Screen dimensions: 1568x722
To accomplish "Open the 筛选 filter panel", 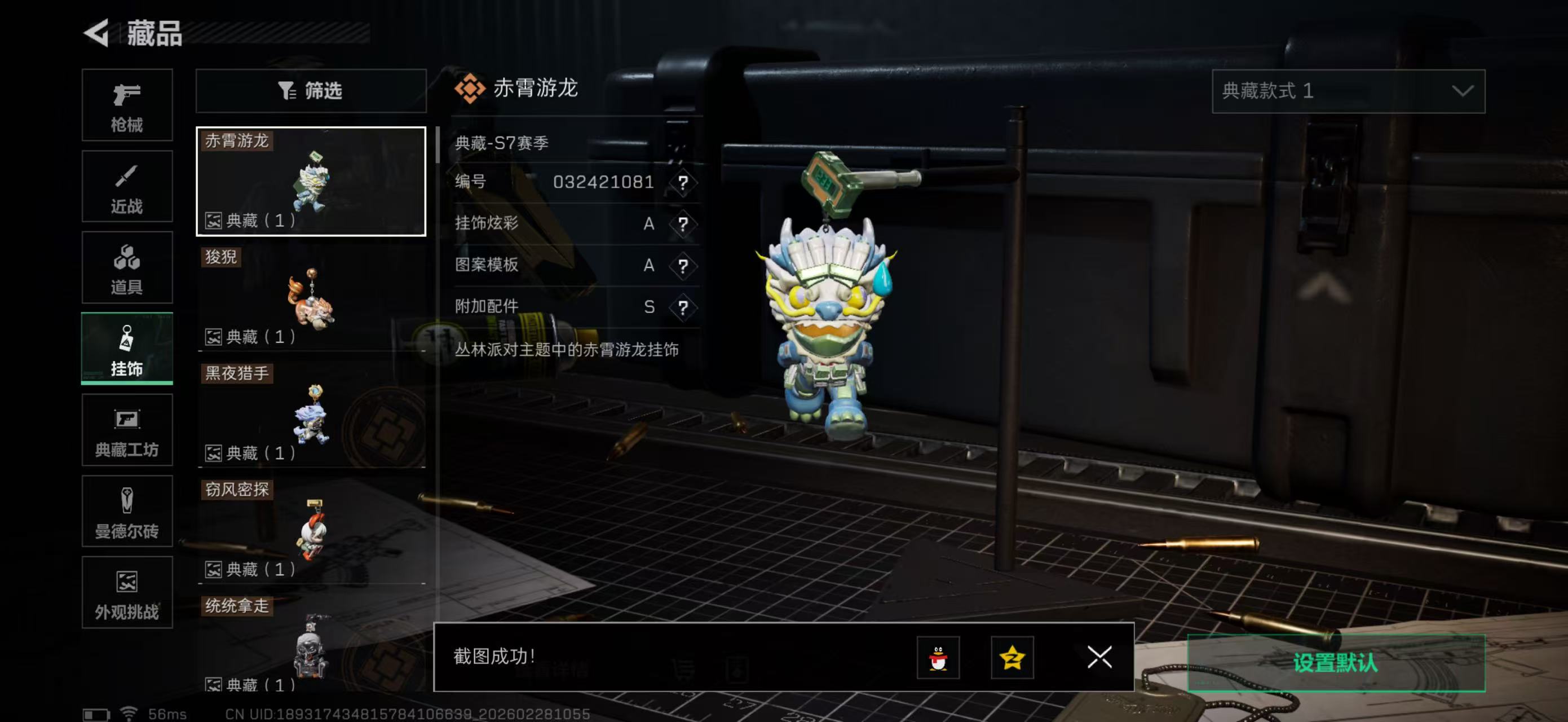I will 311,91.
